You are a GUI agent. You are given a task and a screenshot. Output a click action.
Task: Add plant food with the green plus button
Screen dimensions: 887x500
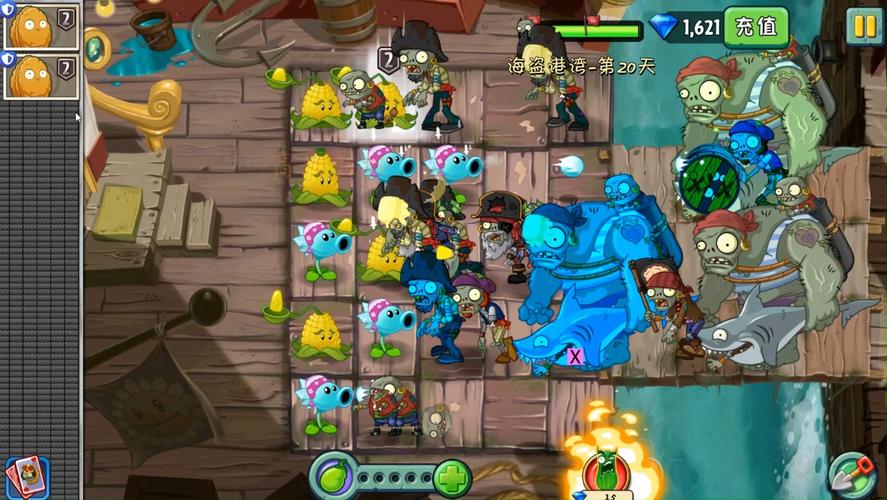[452, 477]
